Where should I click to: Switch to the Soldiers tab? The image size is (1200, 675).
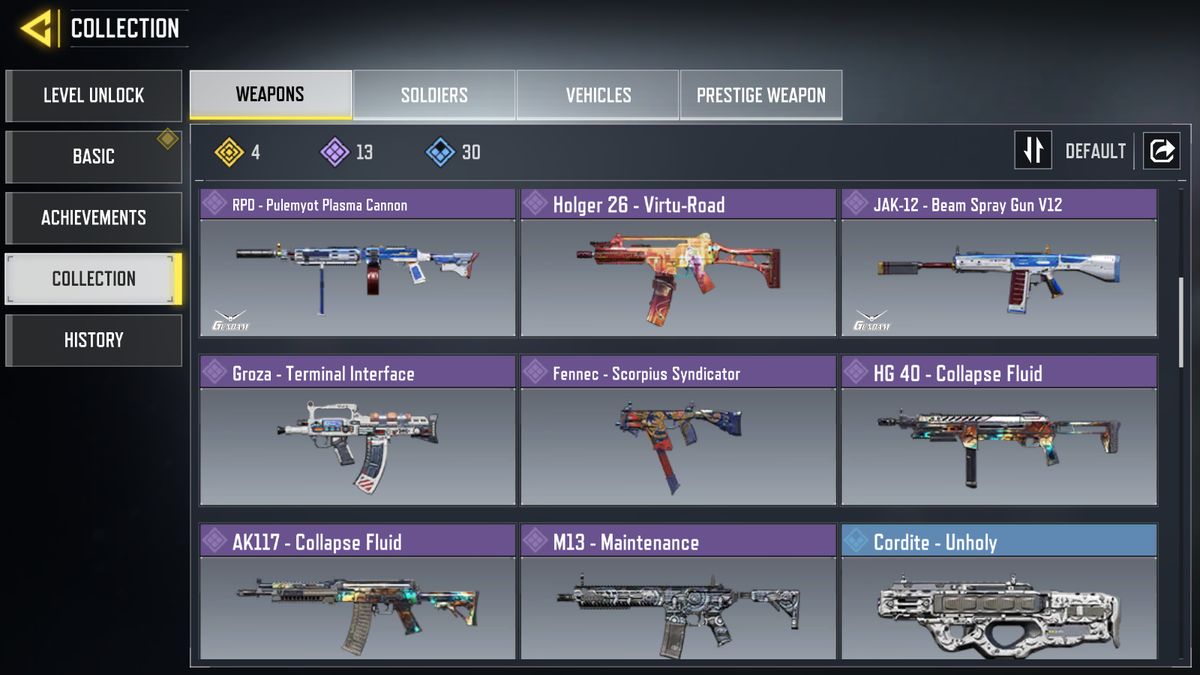point(434,96)
